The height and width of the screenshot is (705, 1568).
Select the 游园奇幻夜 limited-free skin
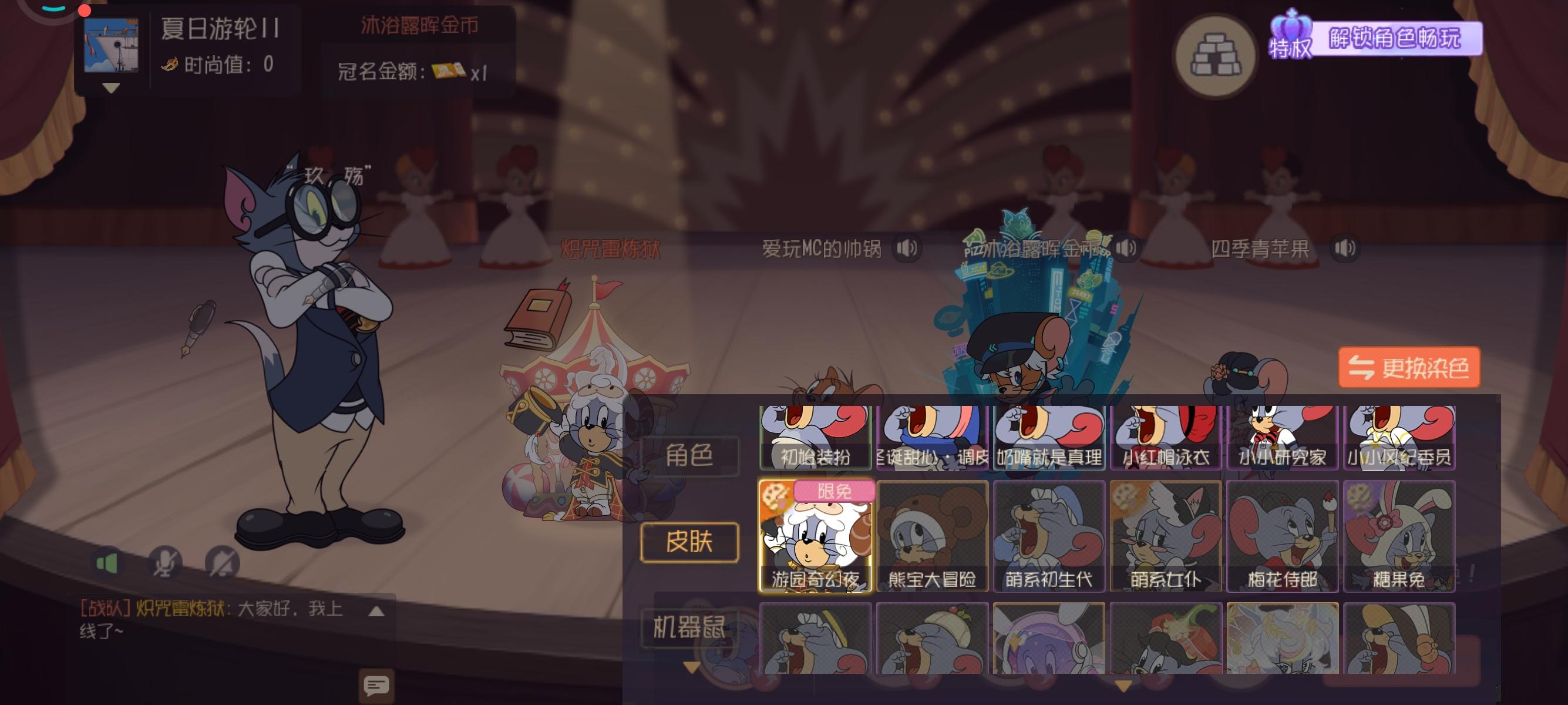817,537
